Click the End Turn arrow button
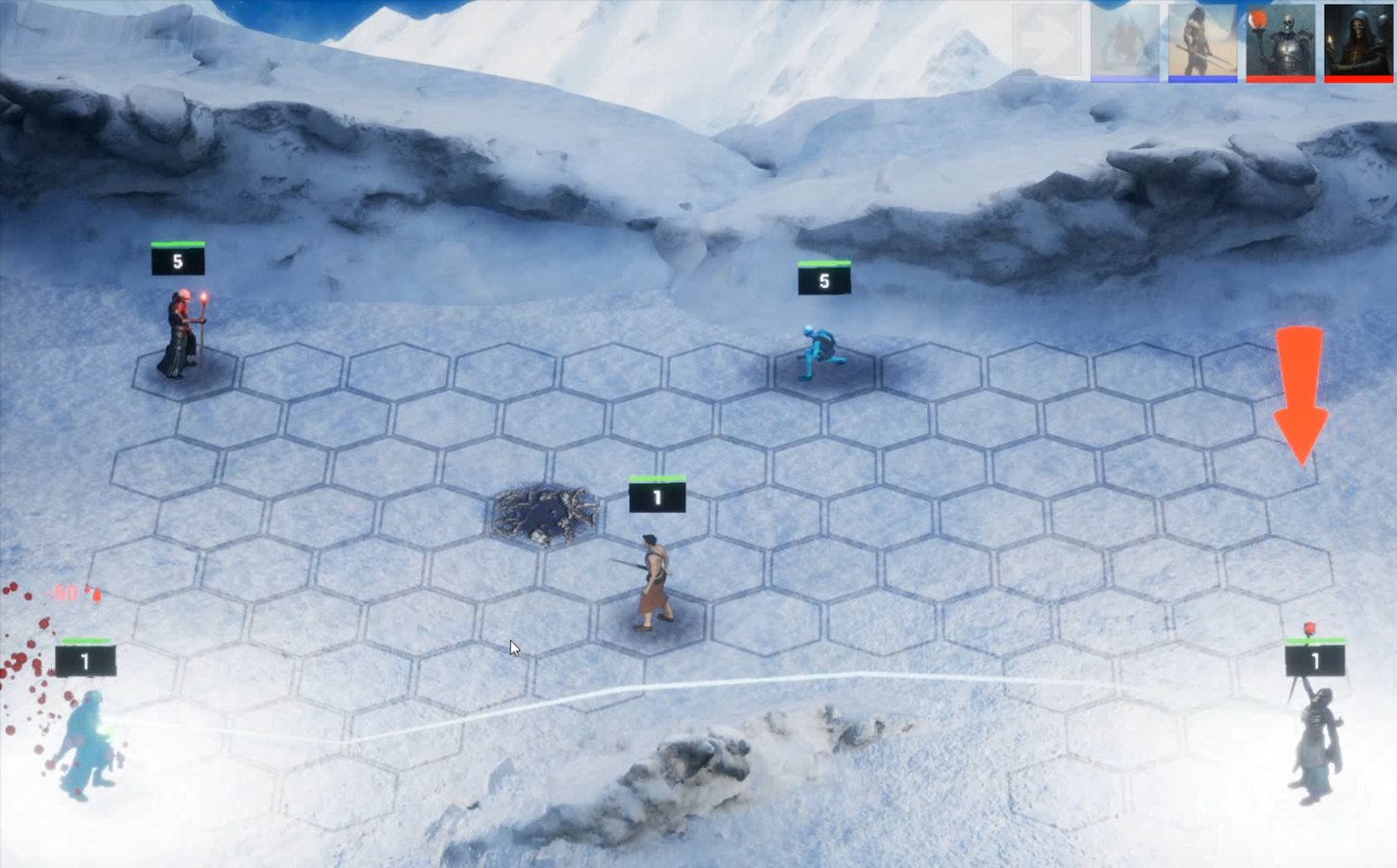The width and height of the screenshot is (1397, 868). [1045, 40]
